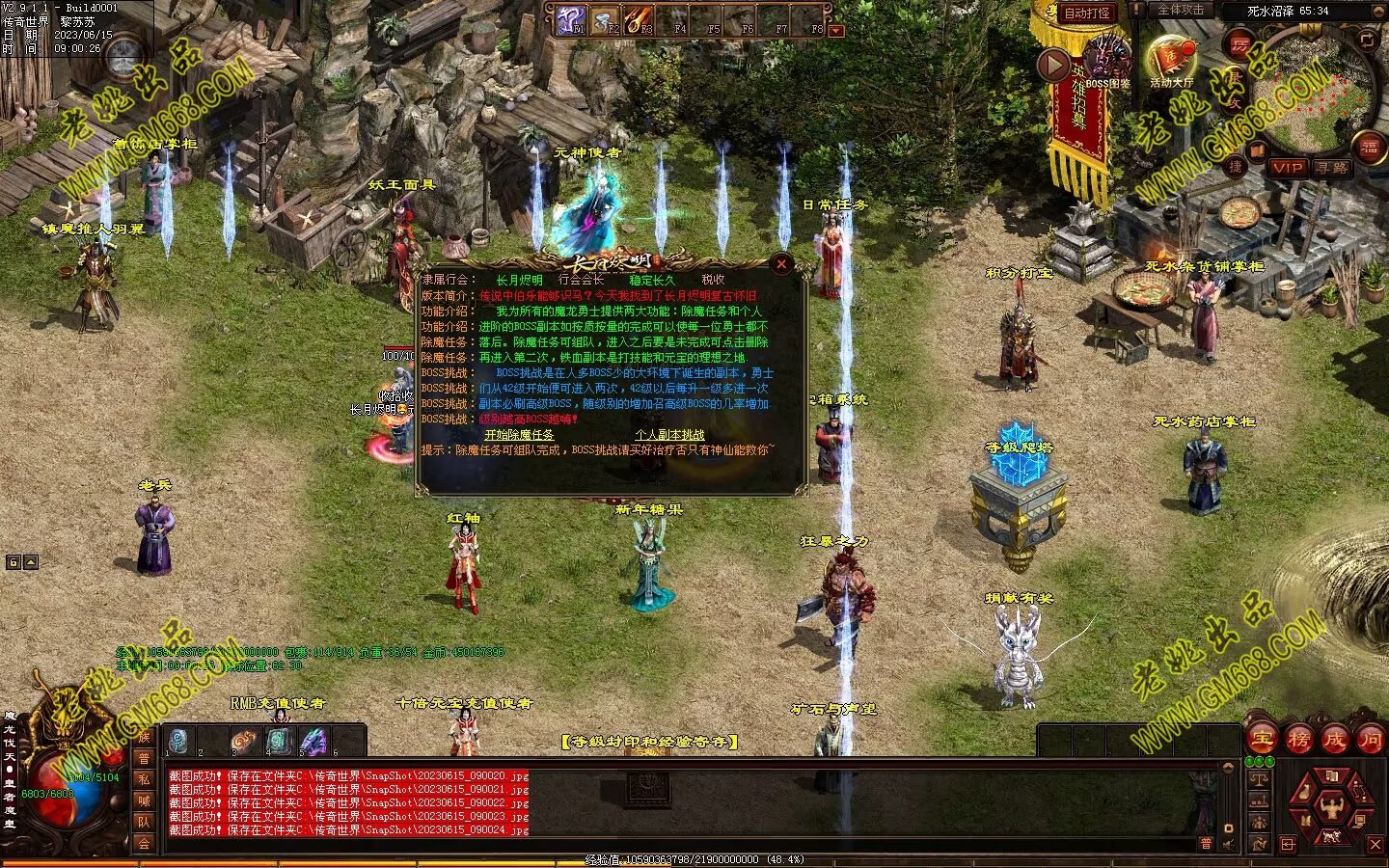Activate the 寻路 pathfinding button
Screen dimensions: 1389x868
click(x=1332, y=168)
